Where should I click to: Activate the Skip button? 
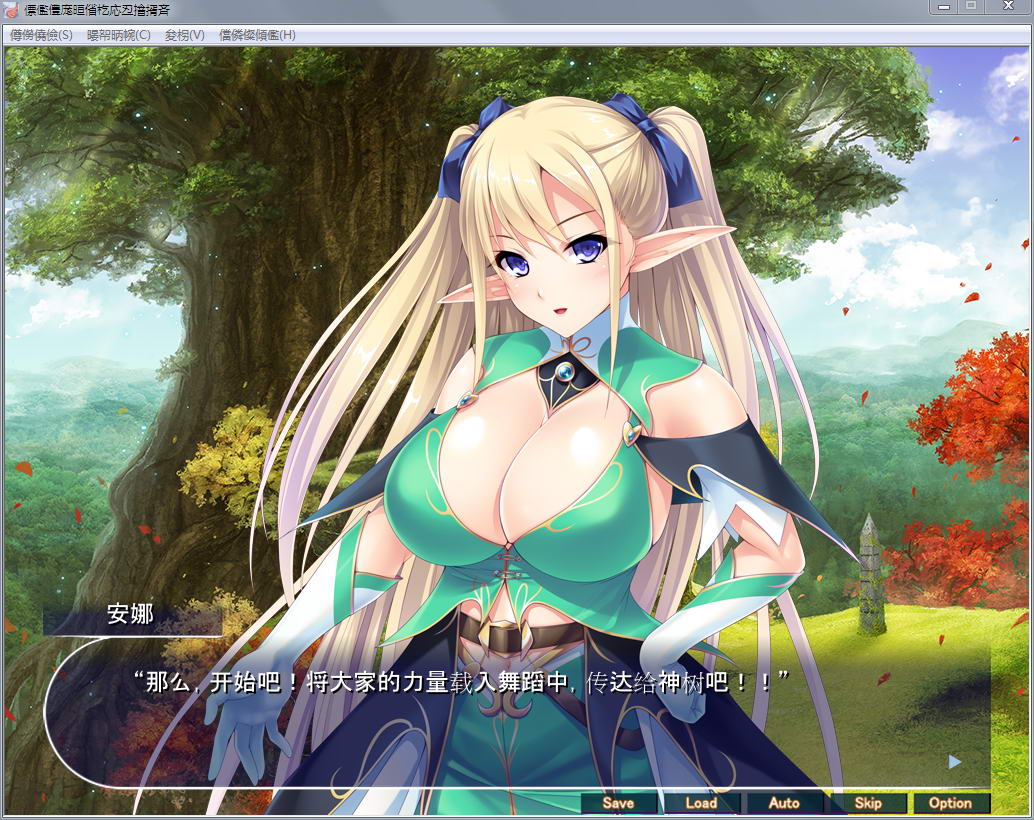(x=867, y=803)
